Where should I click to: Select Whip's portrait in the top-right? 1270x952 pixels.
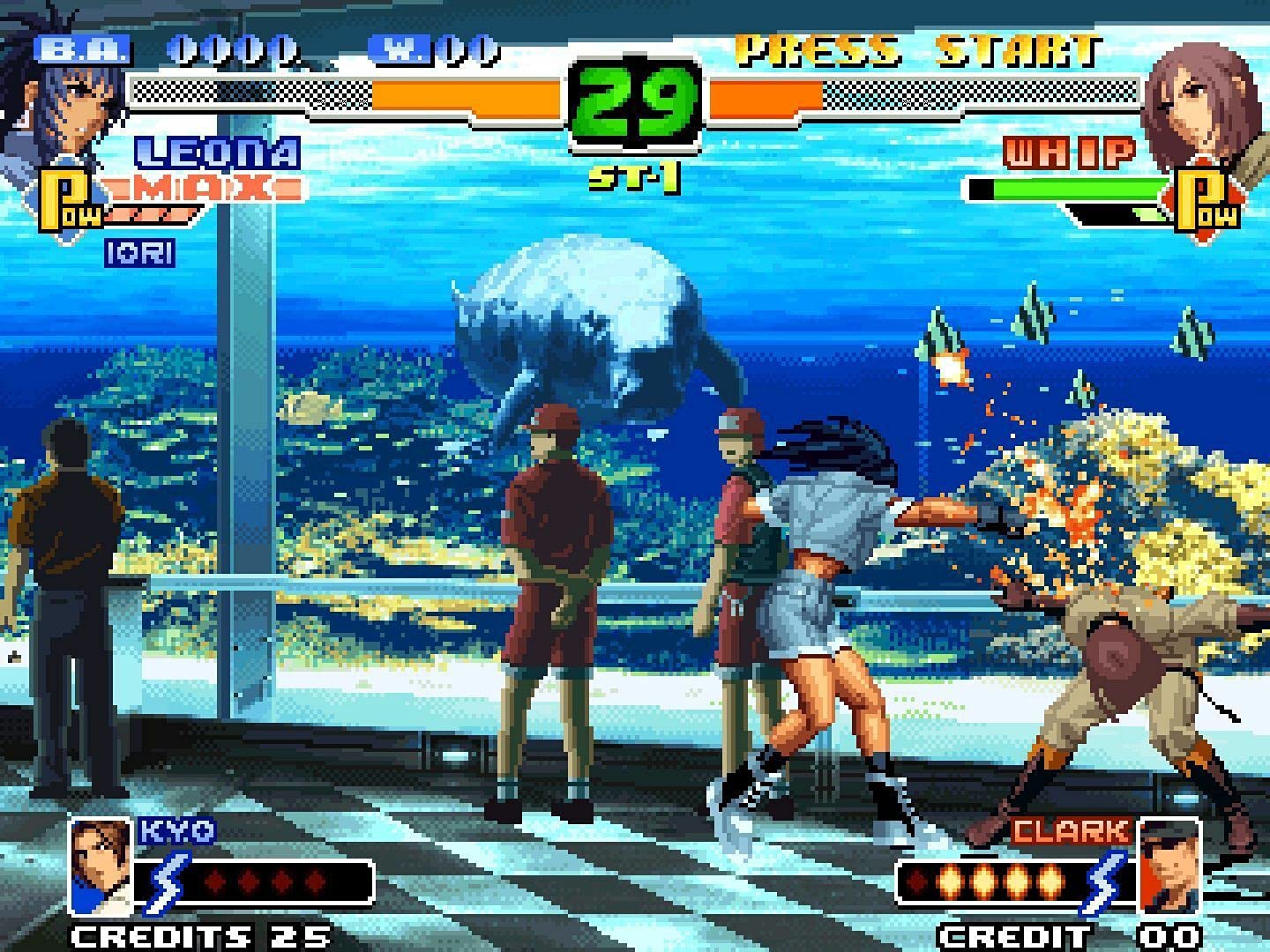coord(1199,106)
